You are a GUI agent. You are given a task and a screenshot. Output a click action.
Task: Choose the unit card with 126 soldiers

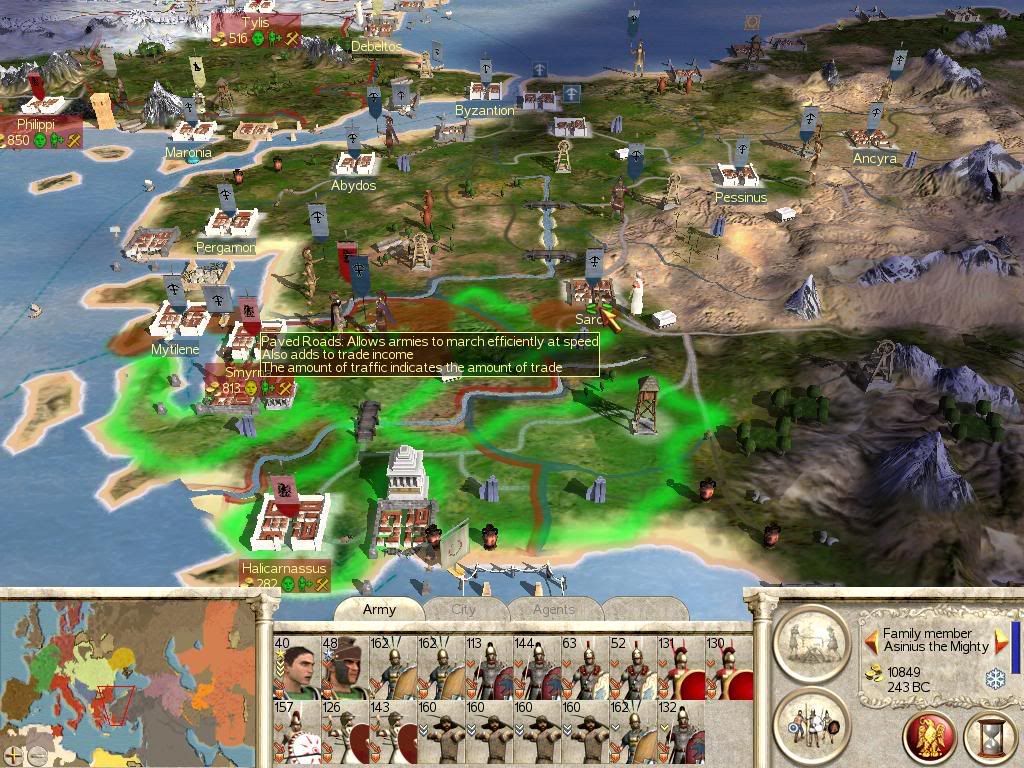point(344,732)
